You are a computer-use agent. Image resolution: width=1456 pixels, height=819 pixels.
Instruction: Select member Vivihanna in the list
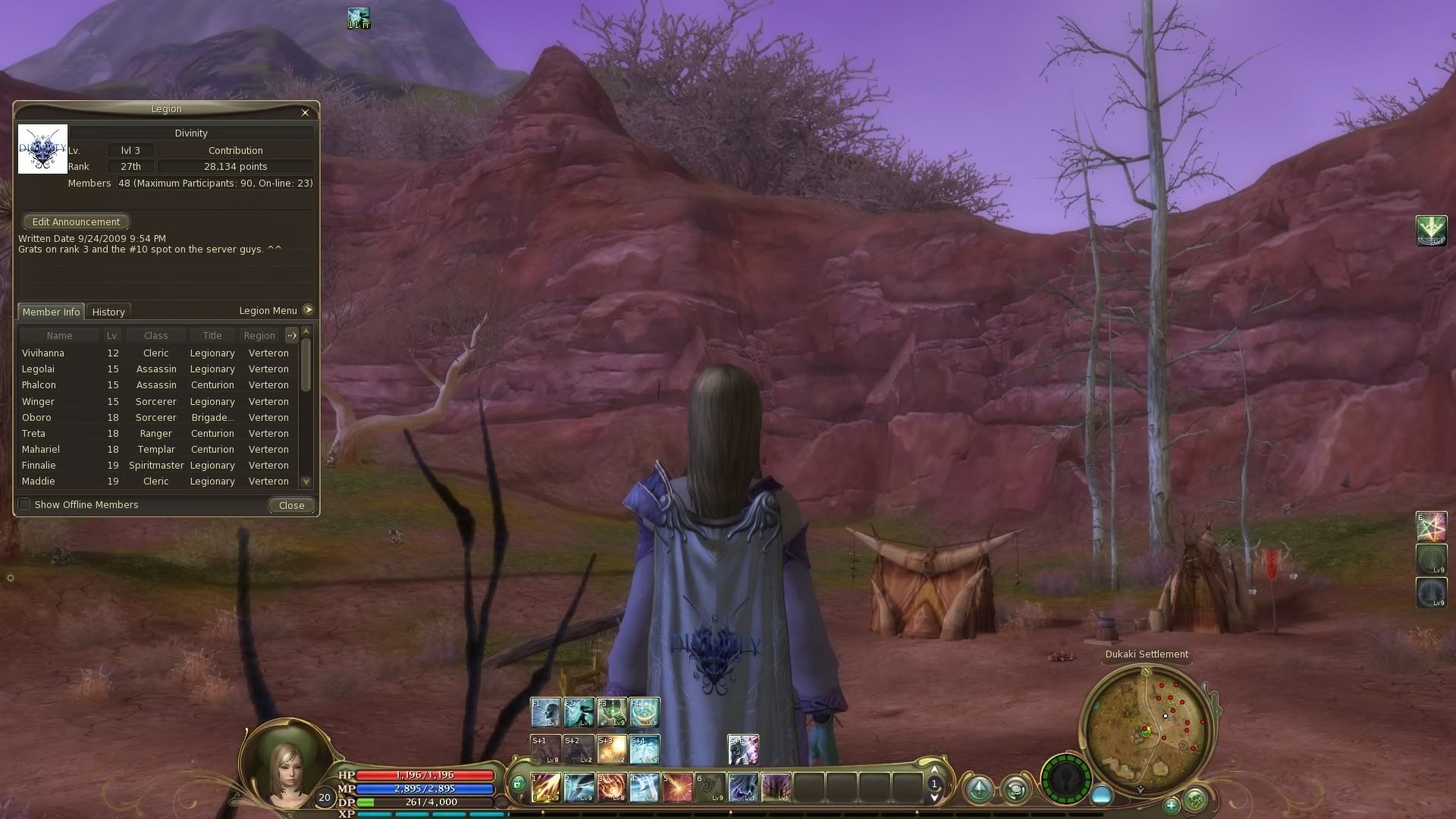click(43, 353)
